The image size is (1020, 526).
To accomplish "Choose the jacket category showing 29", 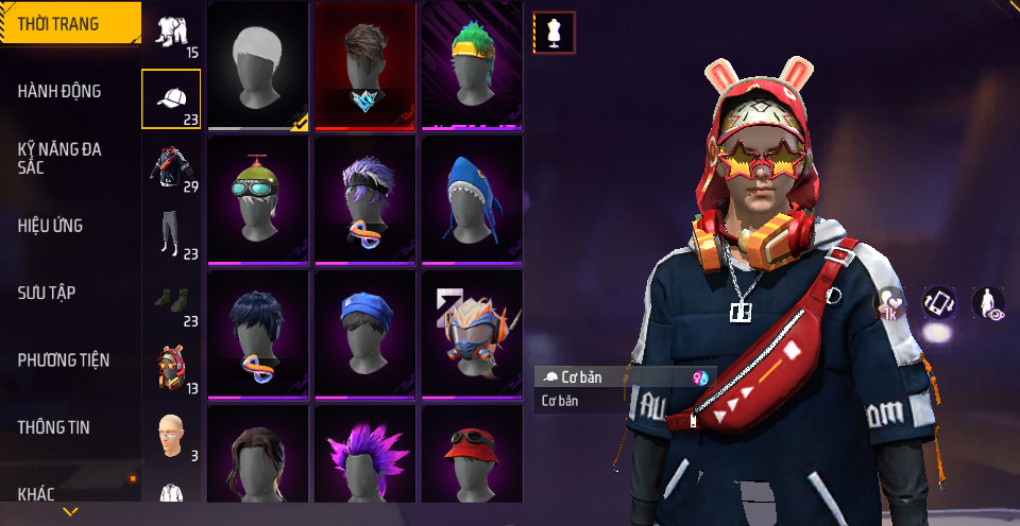I will (171, 167).
